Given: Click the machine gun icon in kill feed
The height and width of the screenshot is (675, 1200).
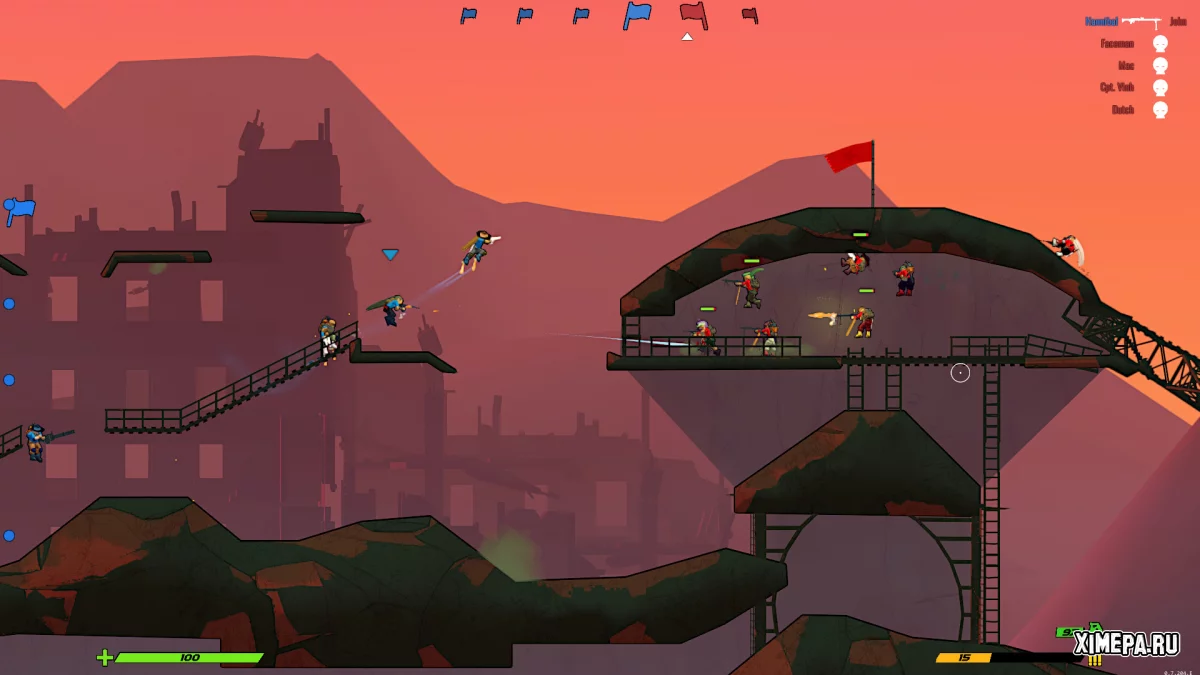Looking at the screenshot, I should [1140, 21].
